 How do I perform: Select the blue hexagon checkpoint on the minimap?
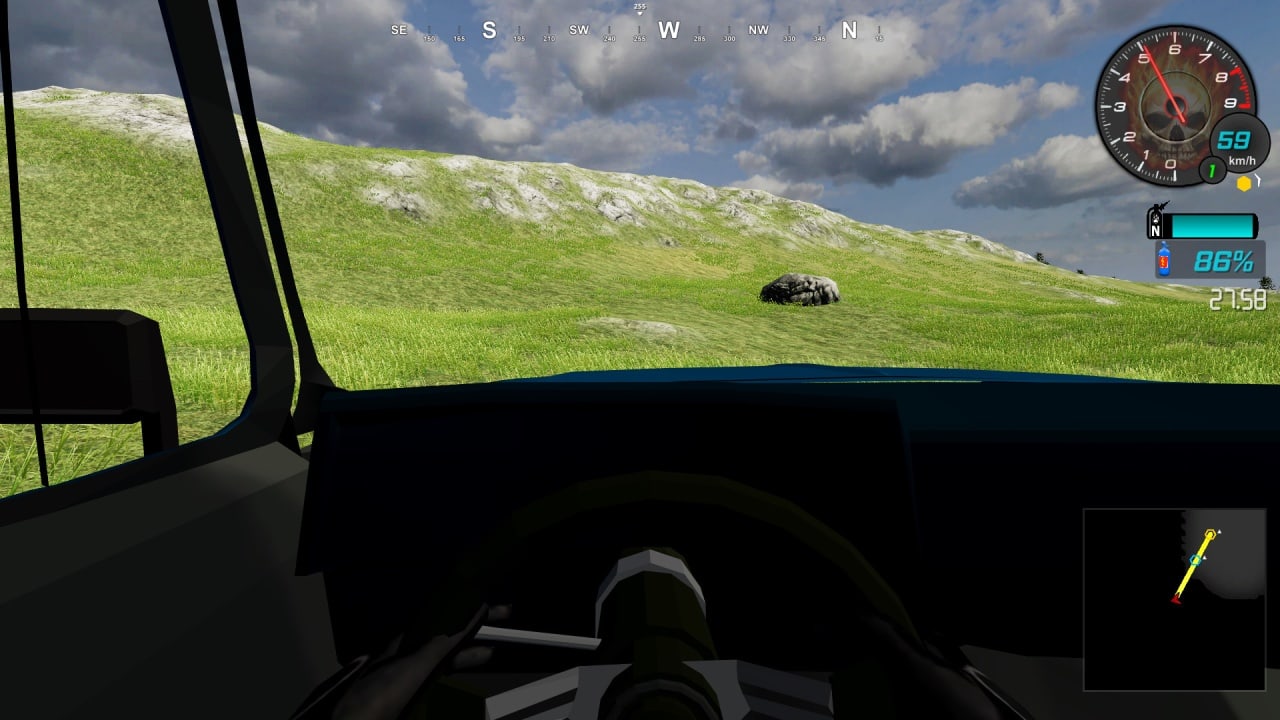tap(1195, 560)
